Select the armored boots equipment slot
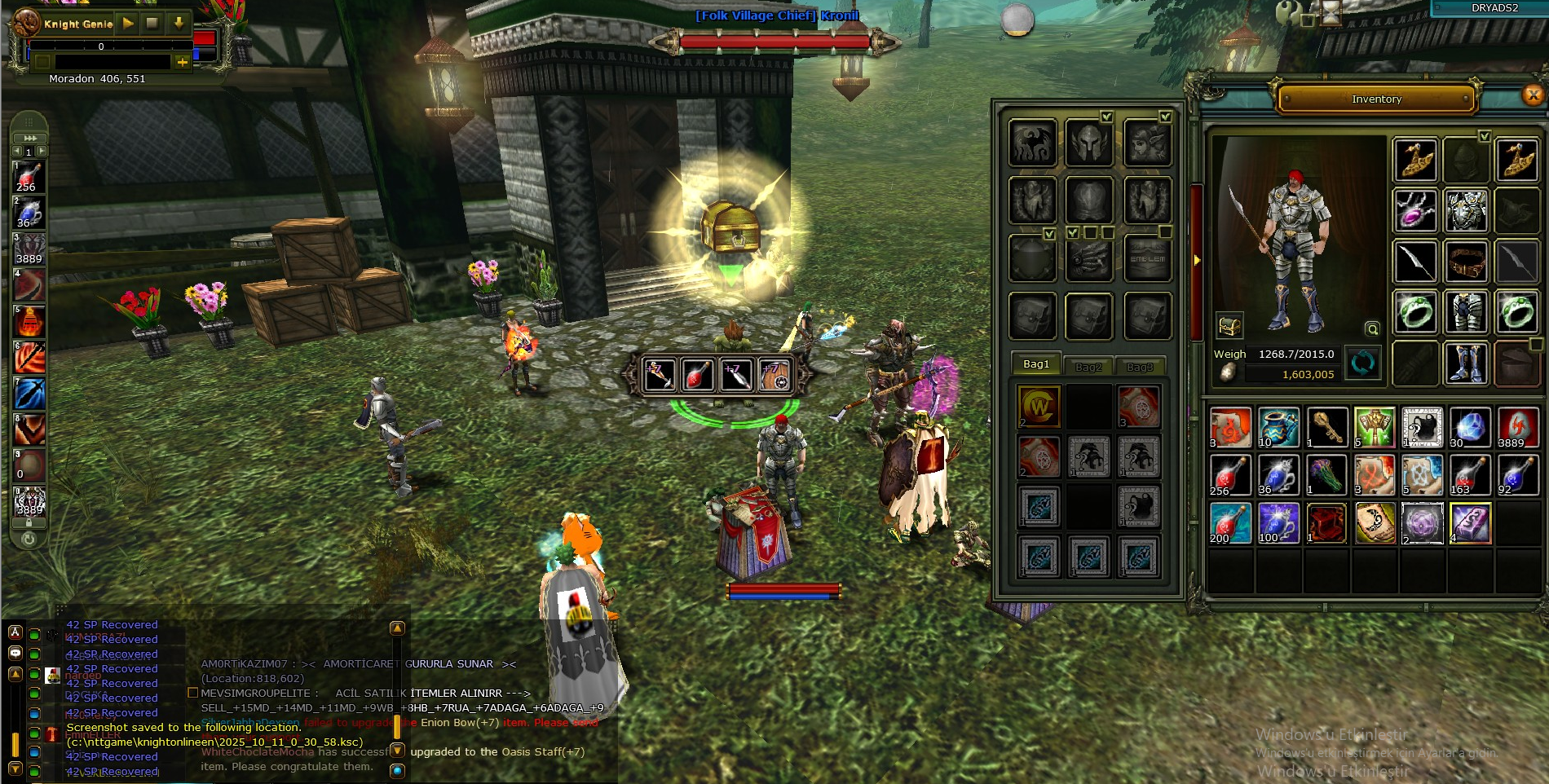The height and width of the screenshot is (784, 1549). click(1466, 363)
